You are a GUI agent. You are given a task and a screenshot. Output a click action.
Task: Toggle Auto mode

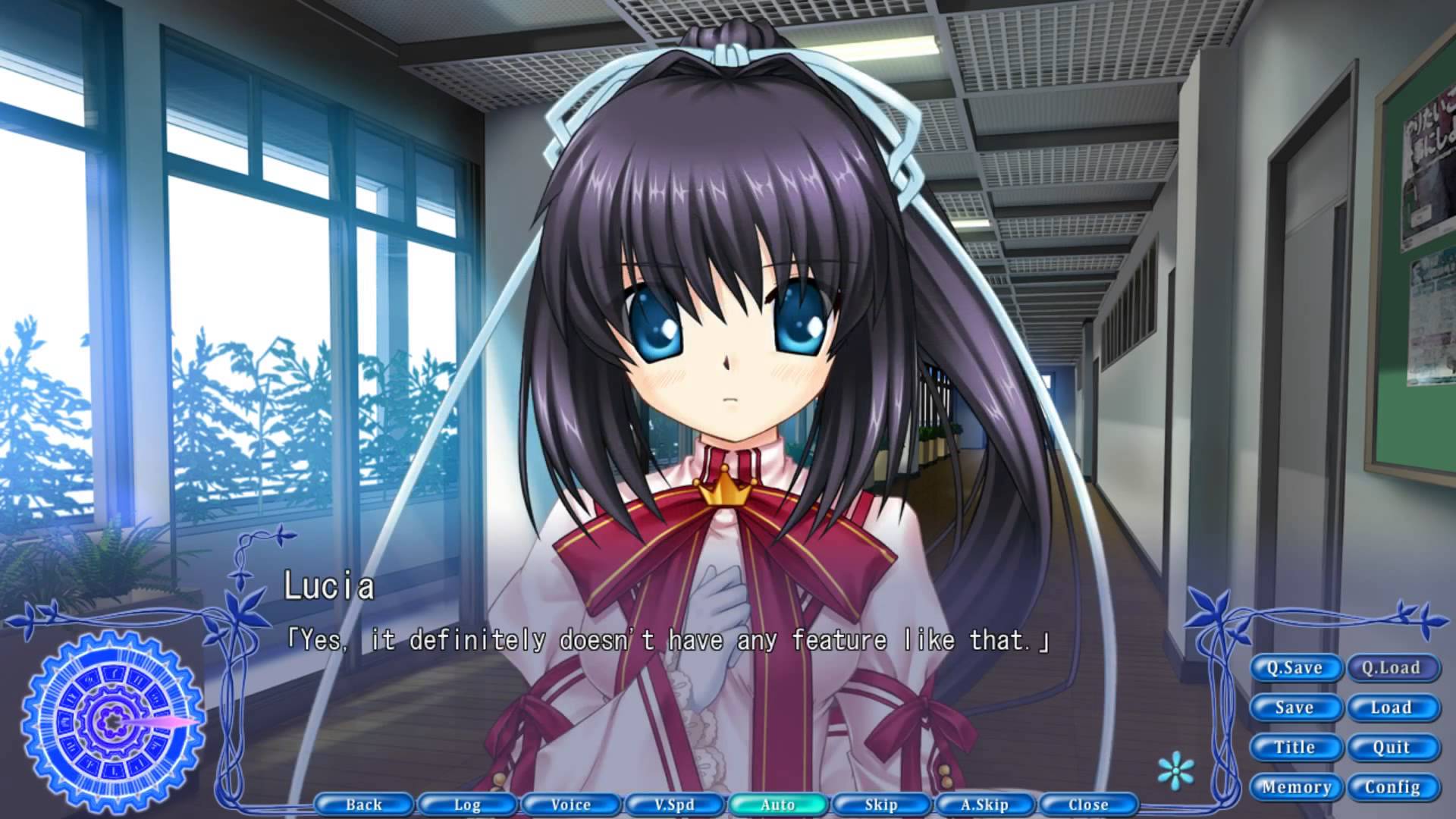pos(778,805)
